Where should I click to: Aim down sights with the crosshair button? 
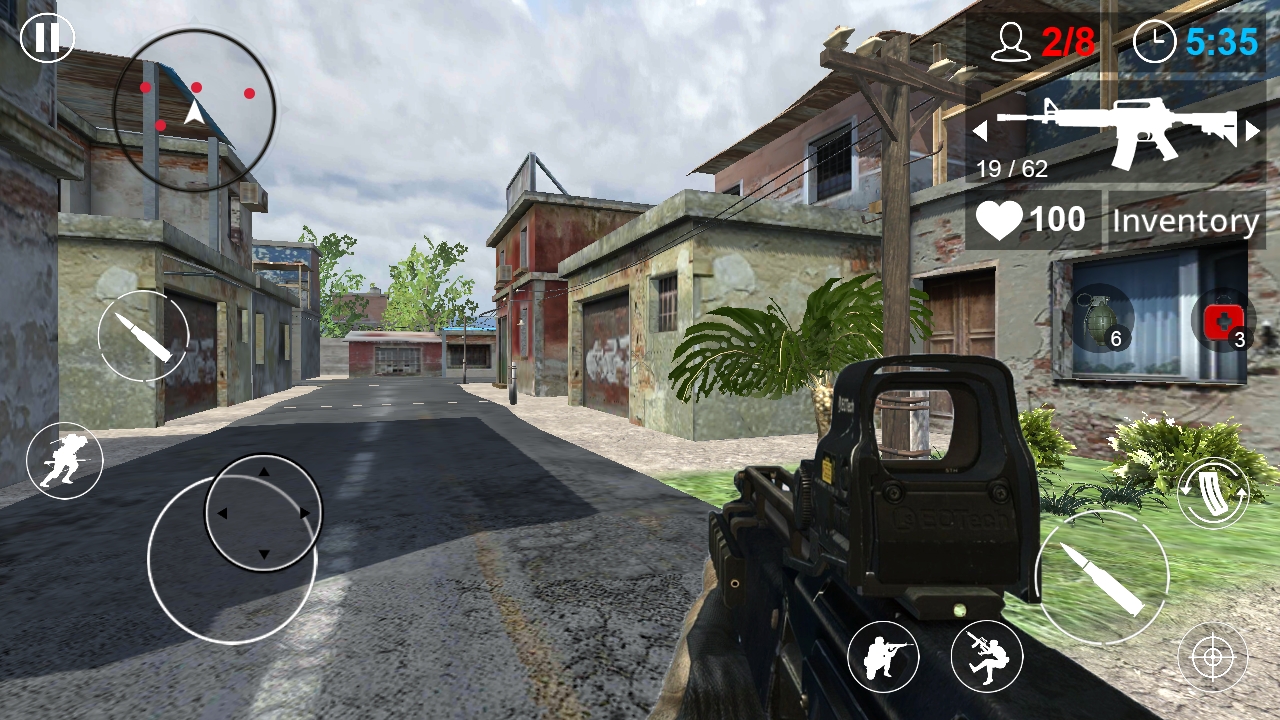pyautogui.click(x=1212, y=657)
